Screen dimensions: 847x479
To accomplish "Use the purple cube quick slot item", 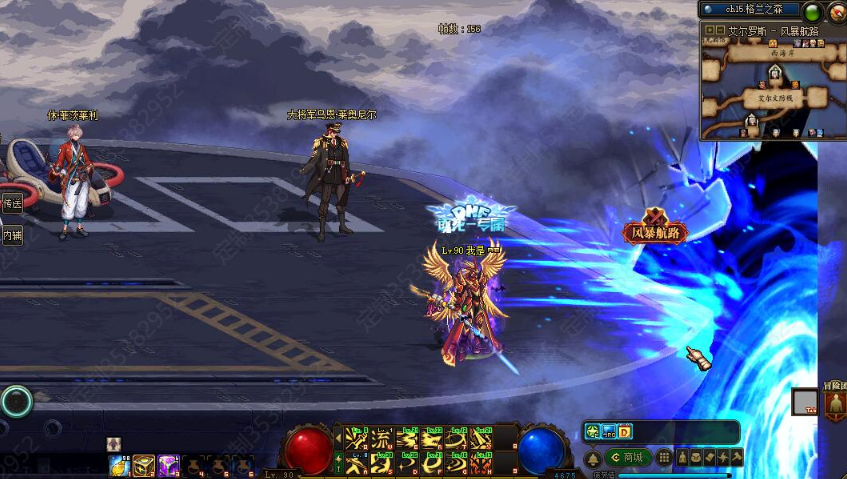I will 168,465.
